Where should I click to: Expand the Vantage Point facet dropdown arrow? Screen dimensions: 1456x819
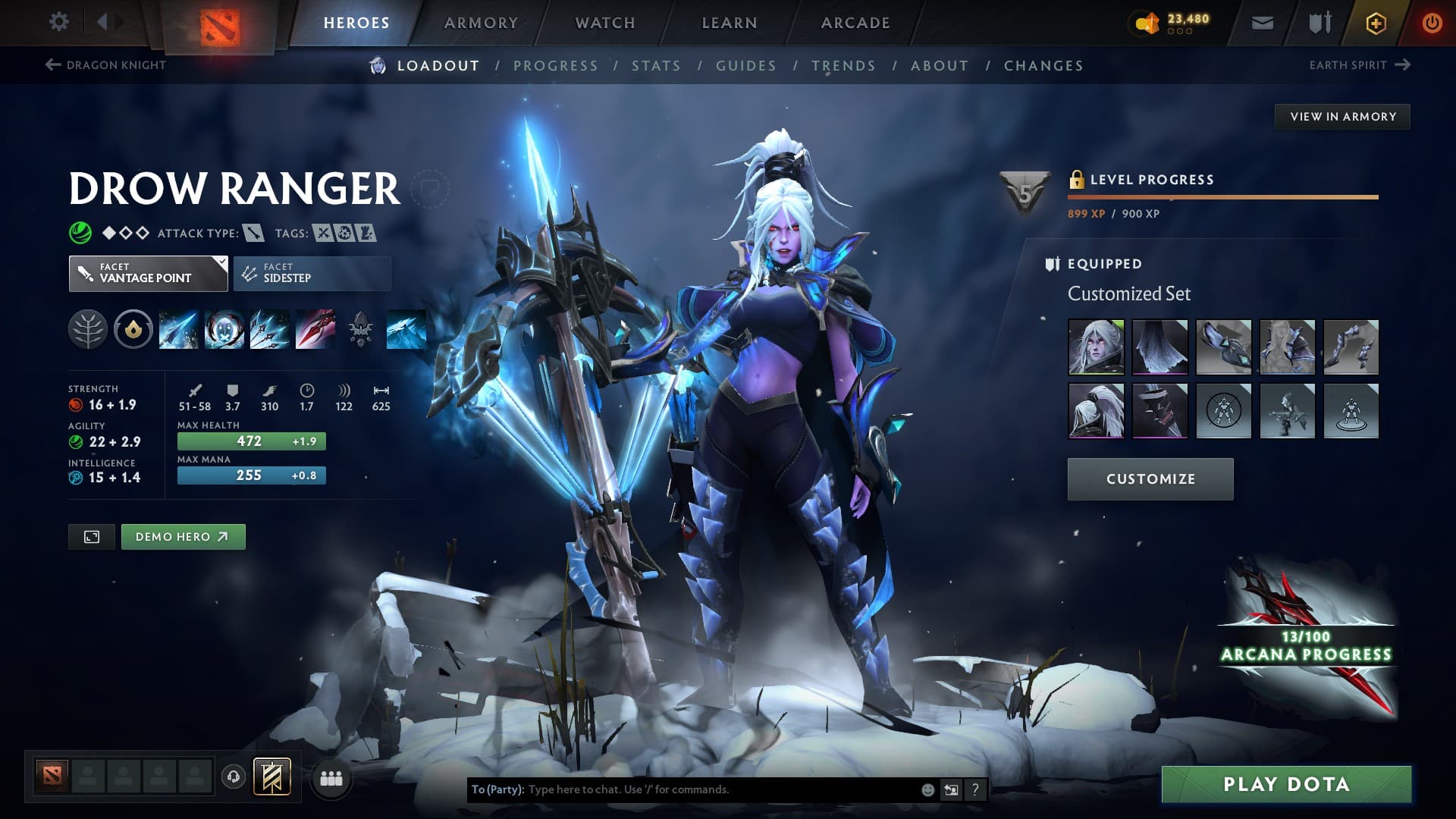click(221, 263)
